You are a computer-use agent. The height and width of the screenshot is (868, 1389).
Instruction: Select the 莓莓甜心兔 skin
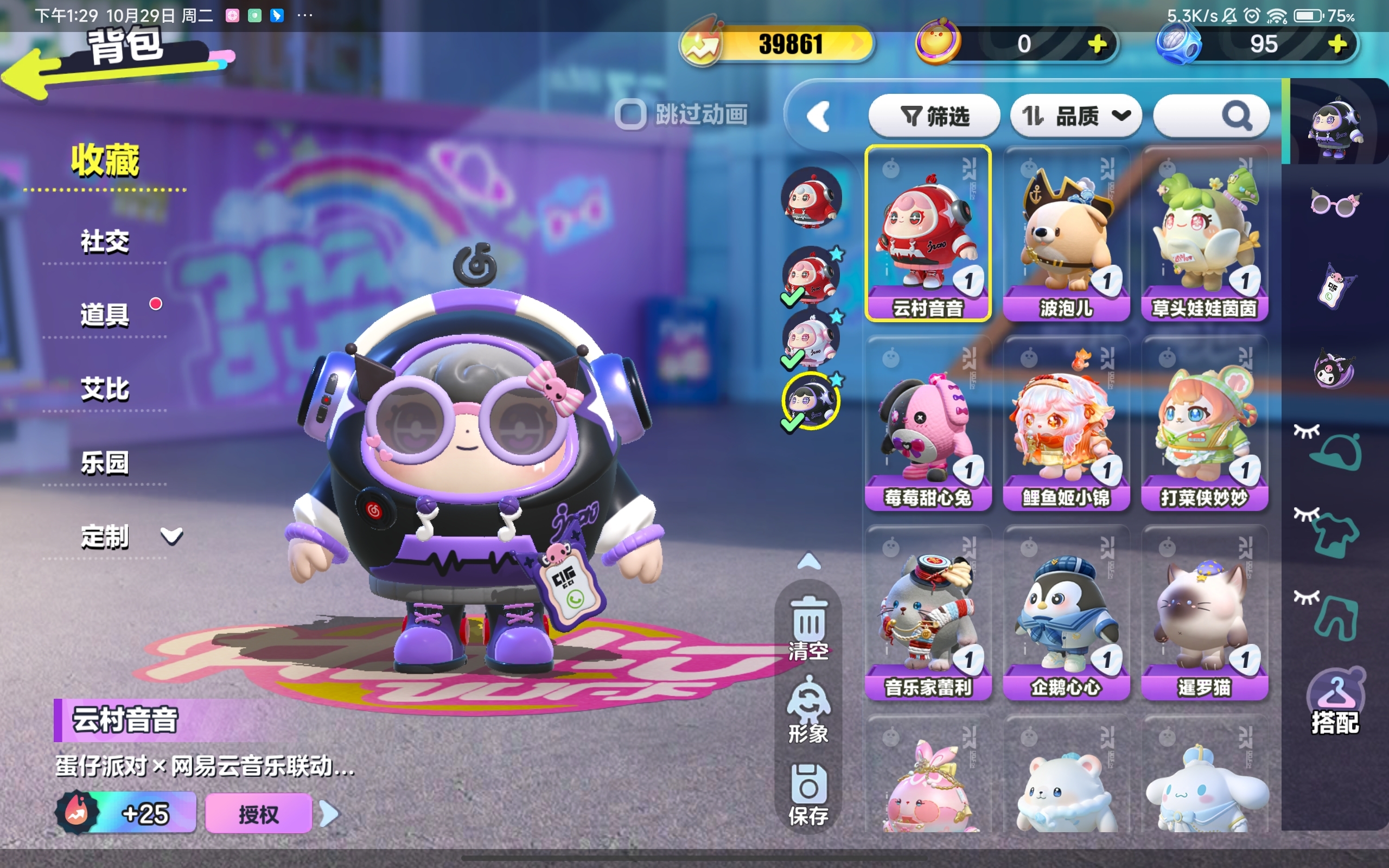tap(927, 423)
